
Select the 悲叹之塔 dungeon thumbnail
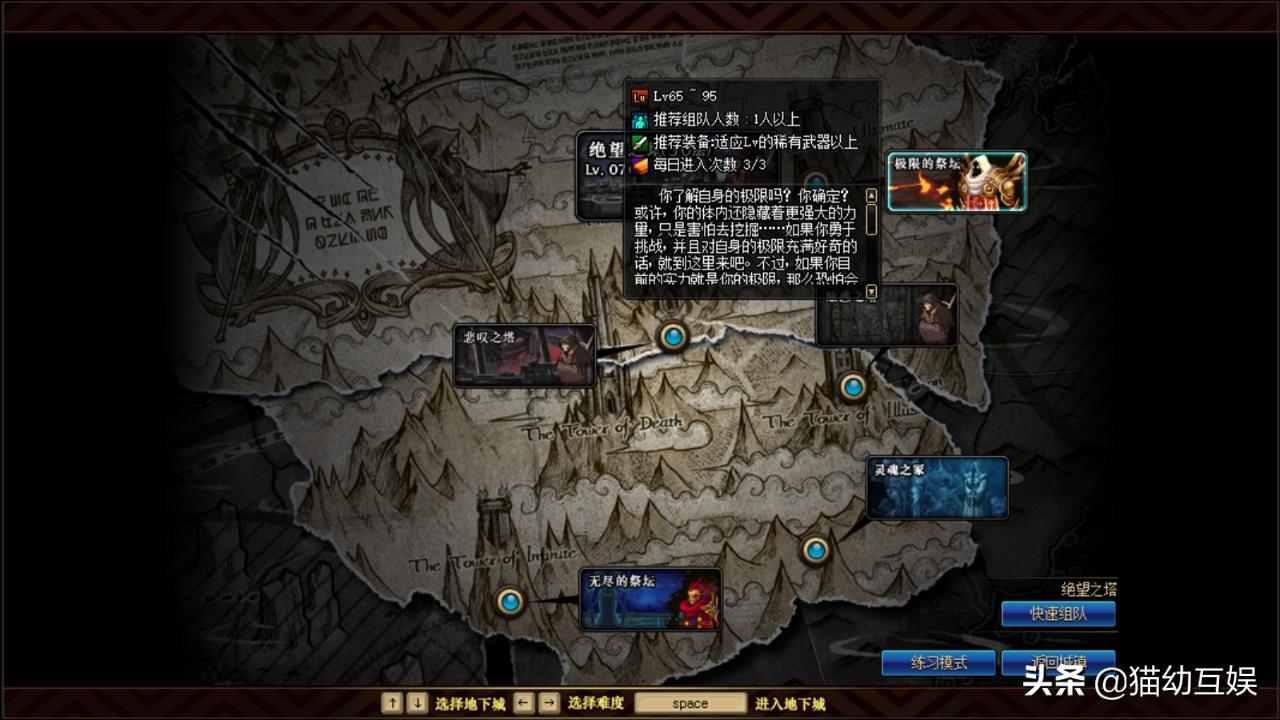point(522,354)
